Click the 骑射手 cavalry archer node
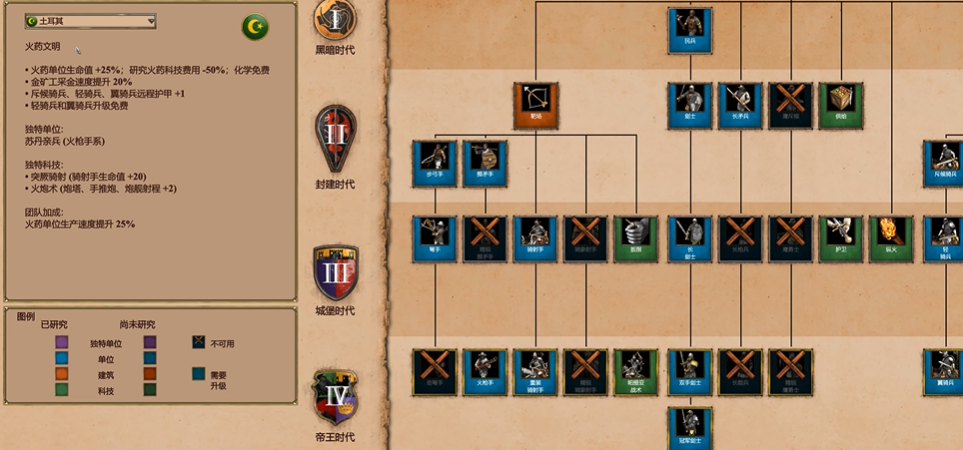Image resolution: width=963 pixels, height=450 pixels. pos(536,239)
